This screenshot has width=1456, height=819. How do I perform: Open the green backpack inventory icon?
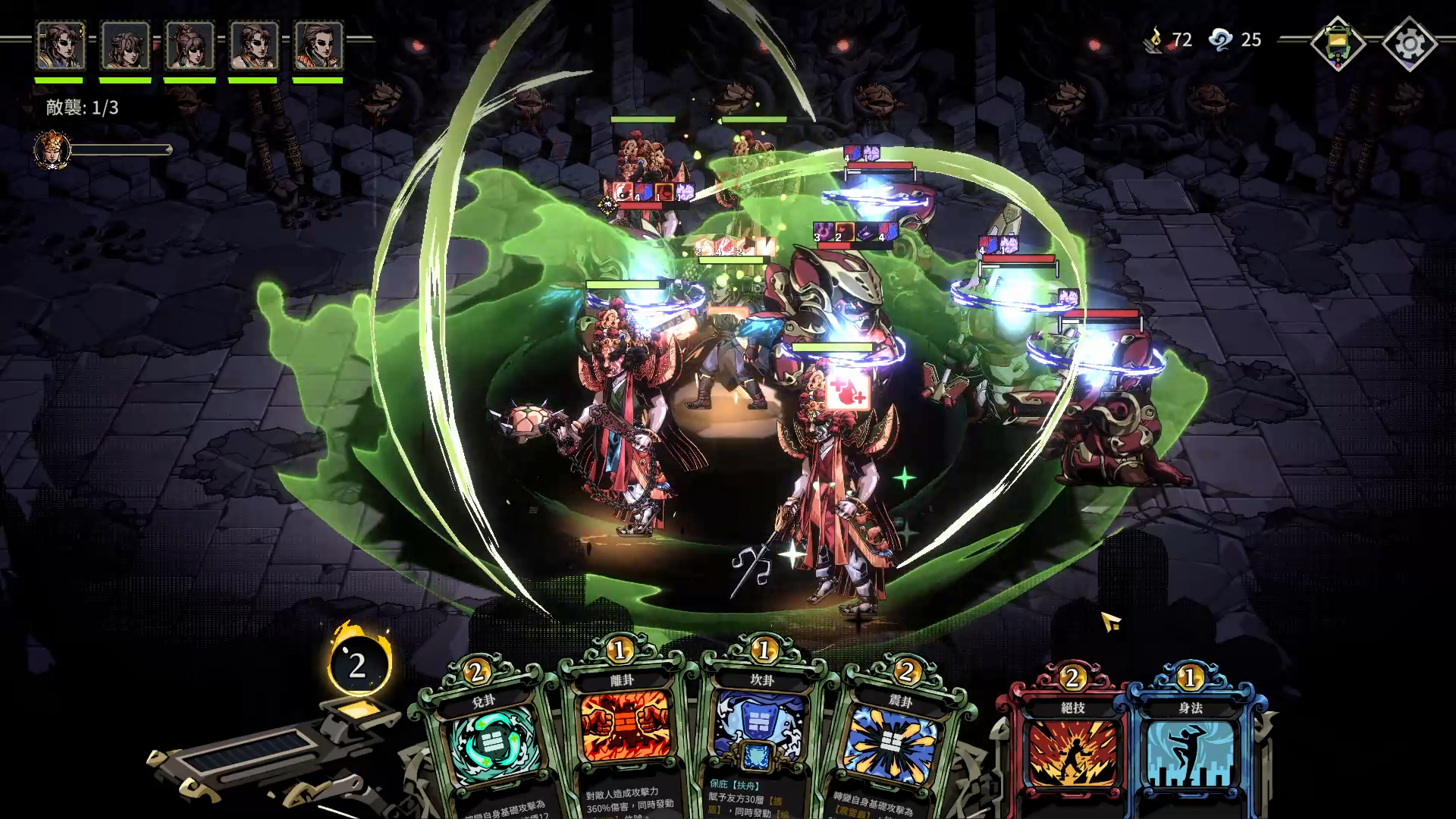1338,44
